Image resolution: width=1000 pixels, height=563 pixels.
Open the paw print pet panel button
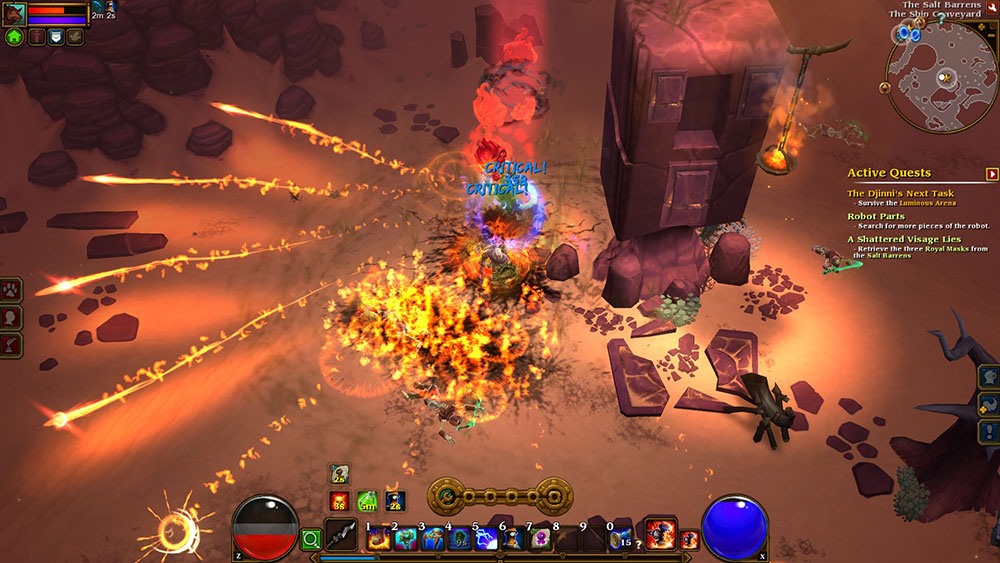pos(13,292)
